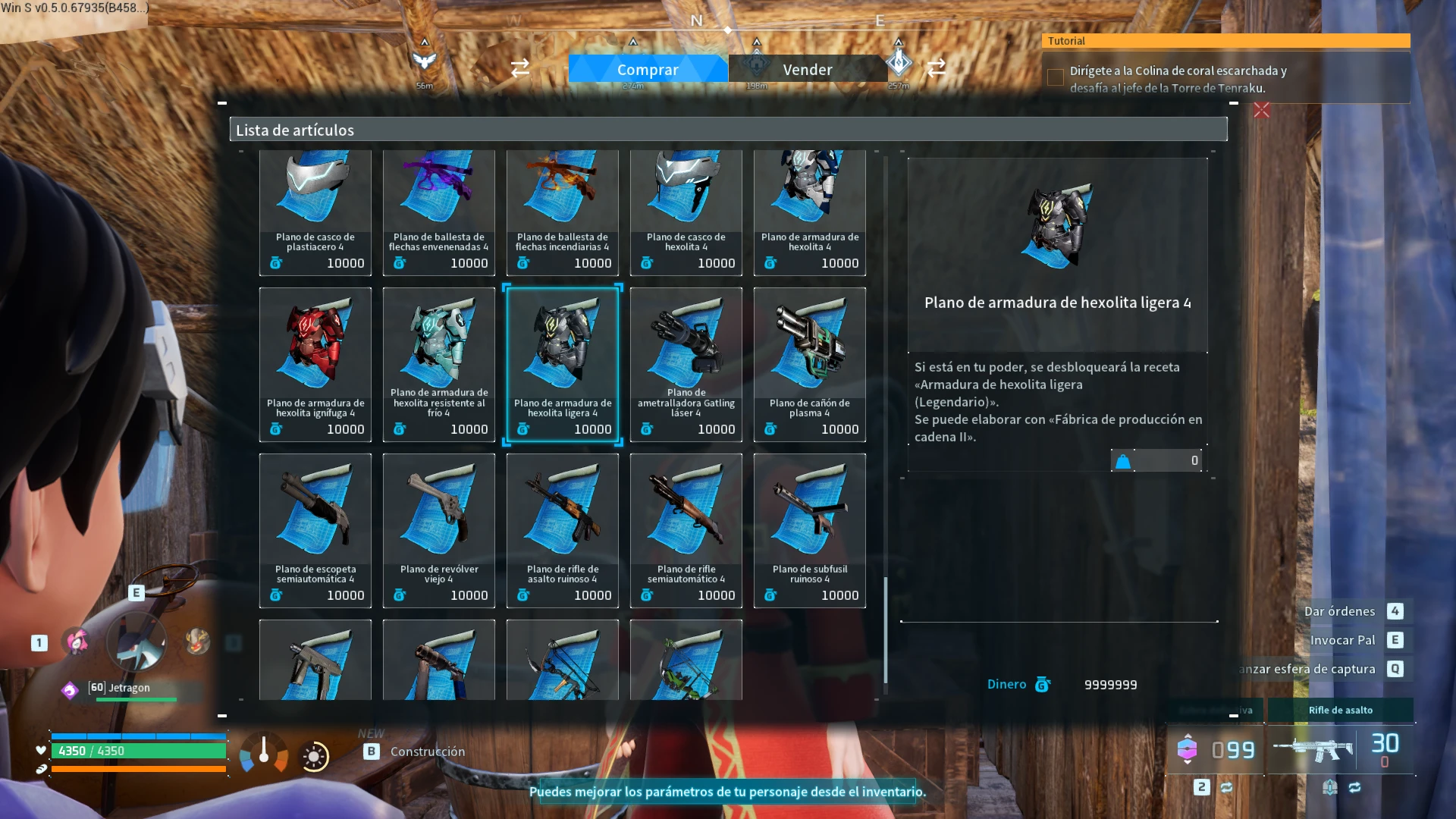The width and height of the screenshot is (1456, 819).
Task: Choose Plano de armadura de hexolita 4
Action: (810, 211)
